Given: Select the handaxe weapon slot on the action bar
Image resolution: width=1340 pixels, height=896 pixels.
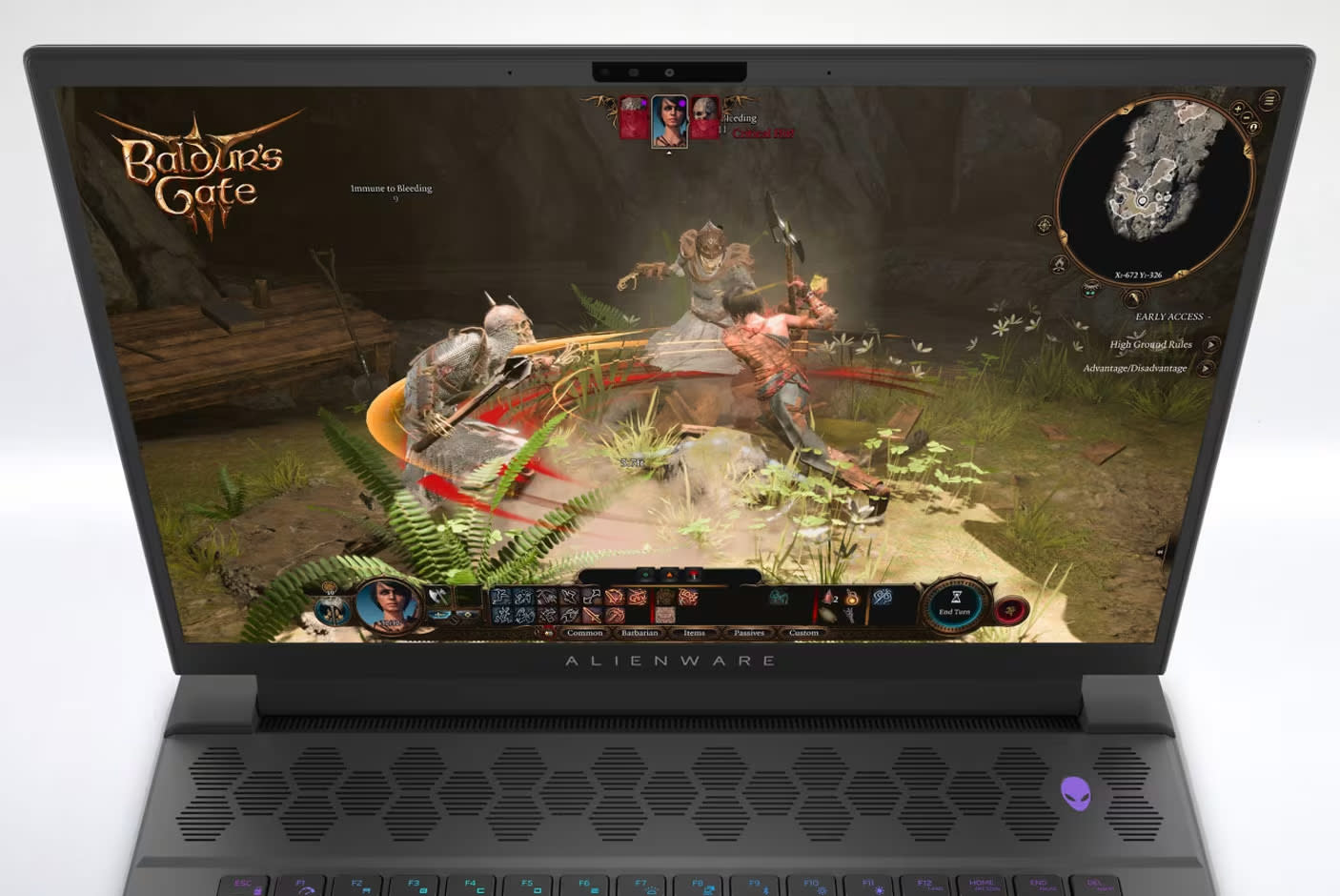Looking at the screenshot, I should [x=437, y=596].
